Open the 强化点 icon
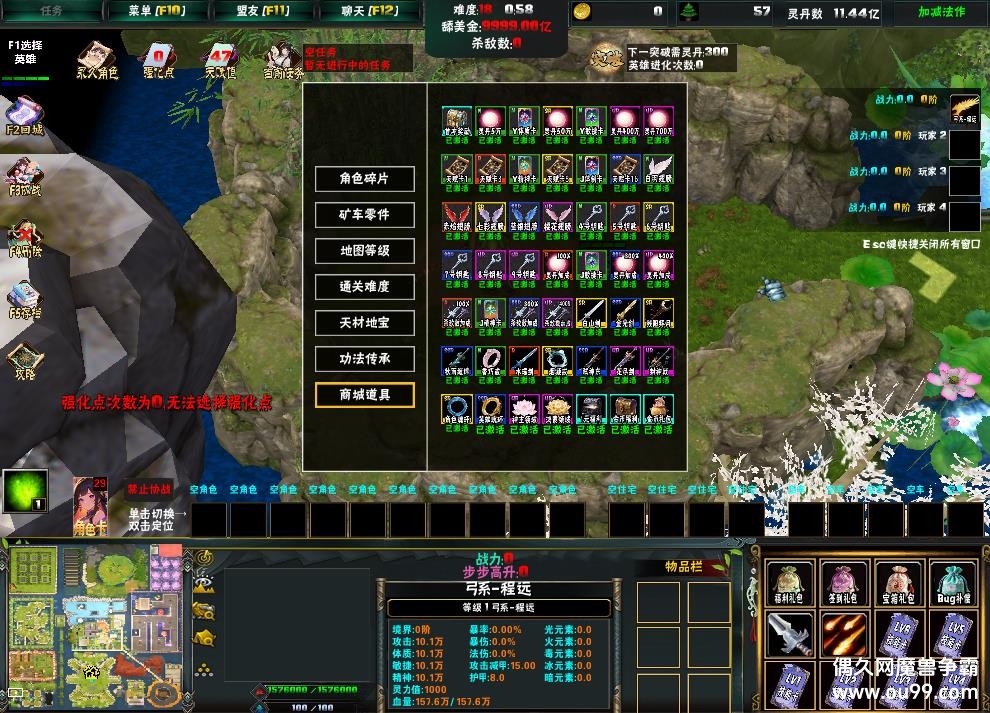 157,60
